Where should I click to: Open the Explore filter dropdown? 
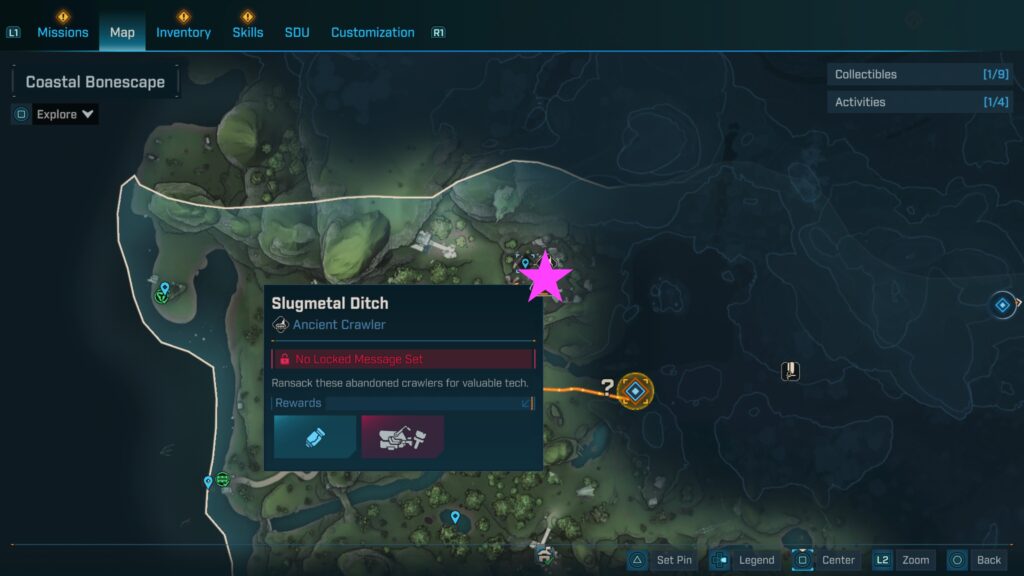[65, 114]
